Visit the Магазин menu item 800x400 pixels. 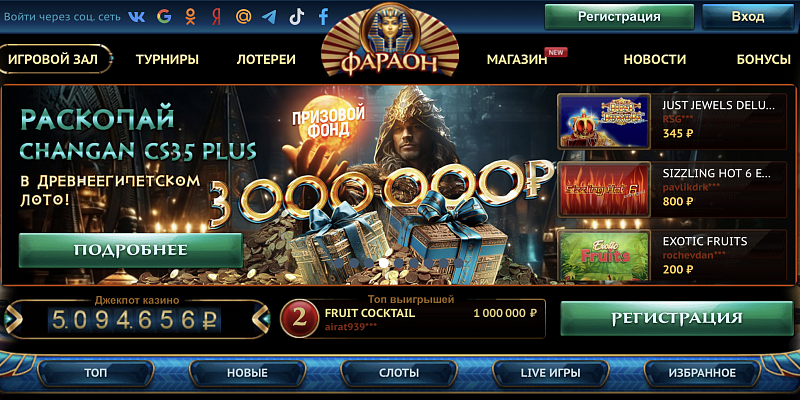517,59
